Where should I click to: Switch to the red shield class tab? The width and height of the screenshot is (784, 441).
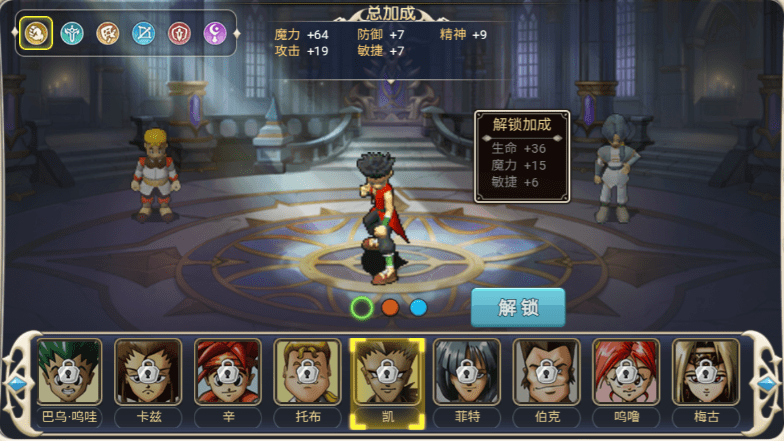(x=180, y=34)
